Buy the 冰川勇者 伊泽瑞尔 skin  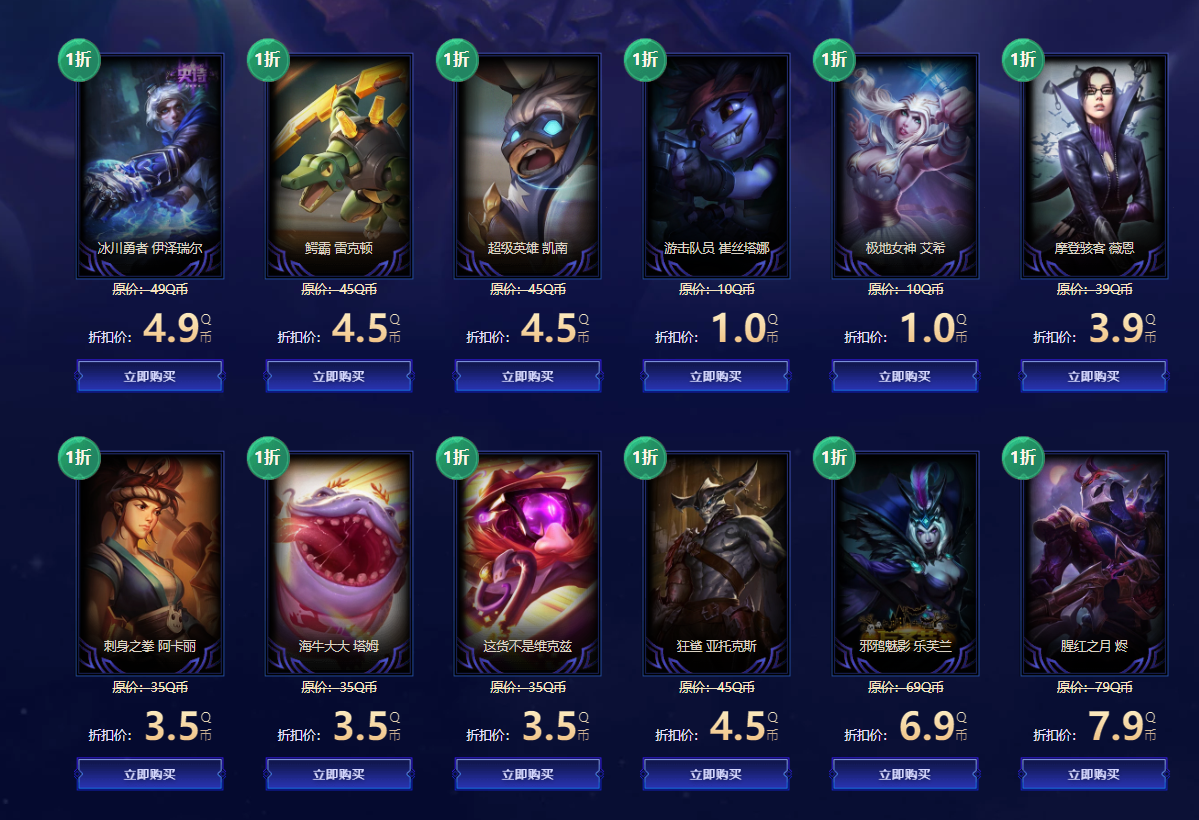pos(150,377)
